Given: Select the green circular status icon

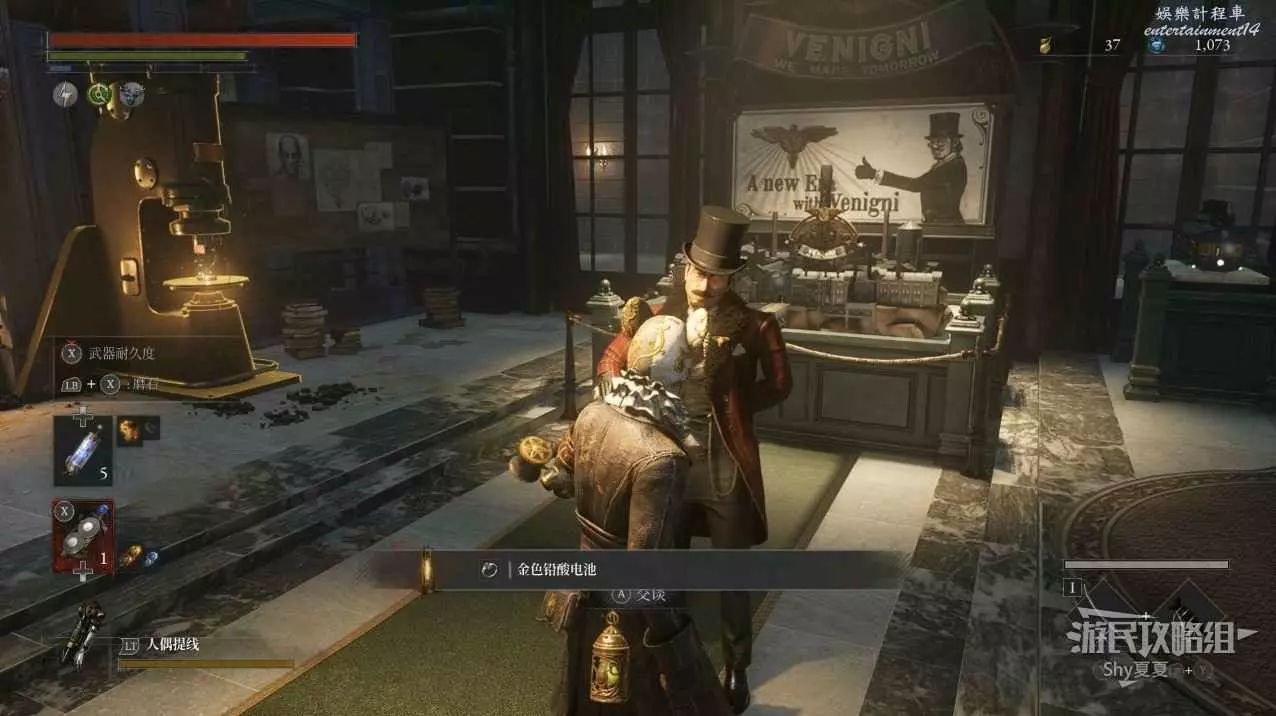Looking at the screenshot, I should coord(98,94).
